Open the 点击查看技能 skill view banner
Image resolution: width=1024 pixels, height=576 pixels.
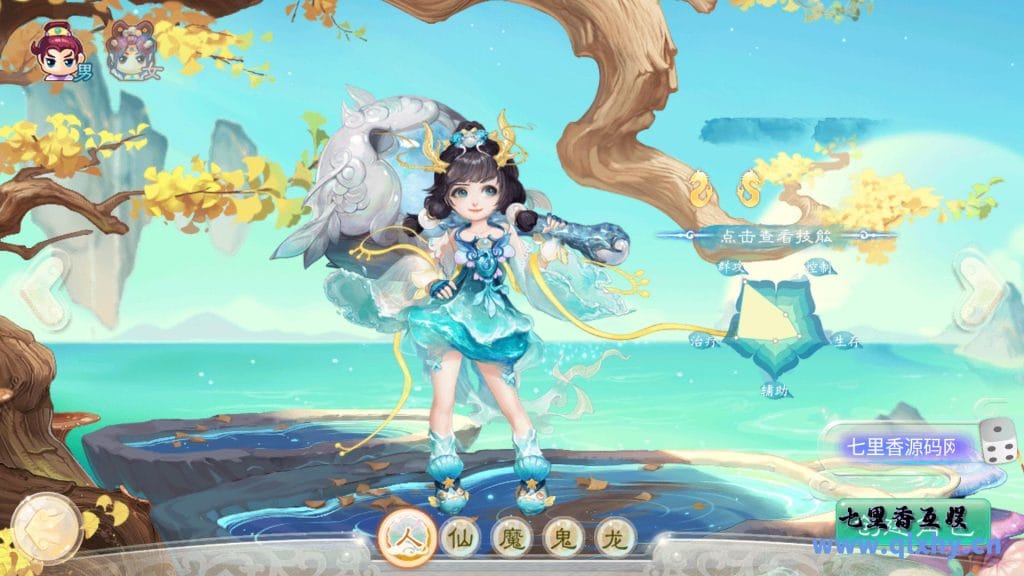point(775,237)
